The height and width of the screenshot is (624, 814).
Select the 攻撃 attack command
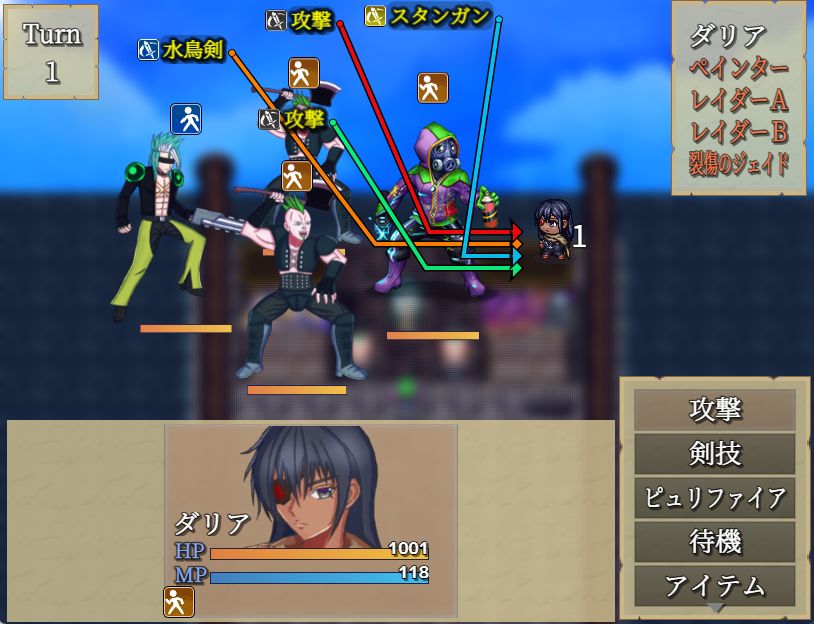pos(715,410)
